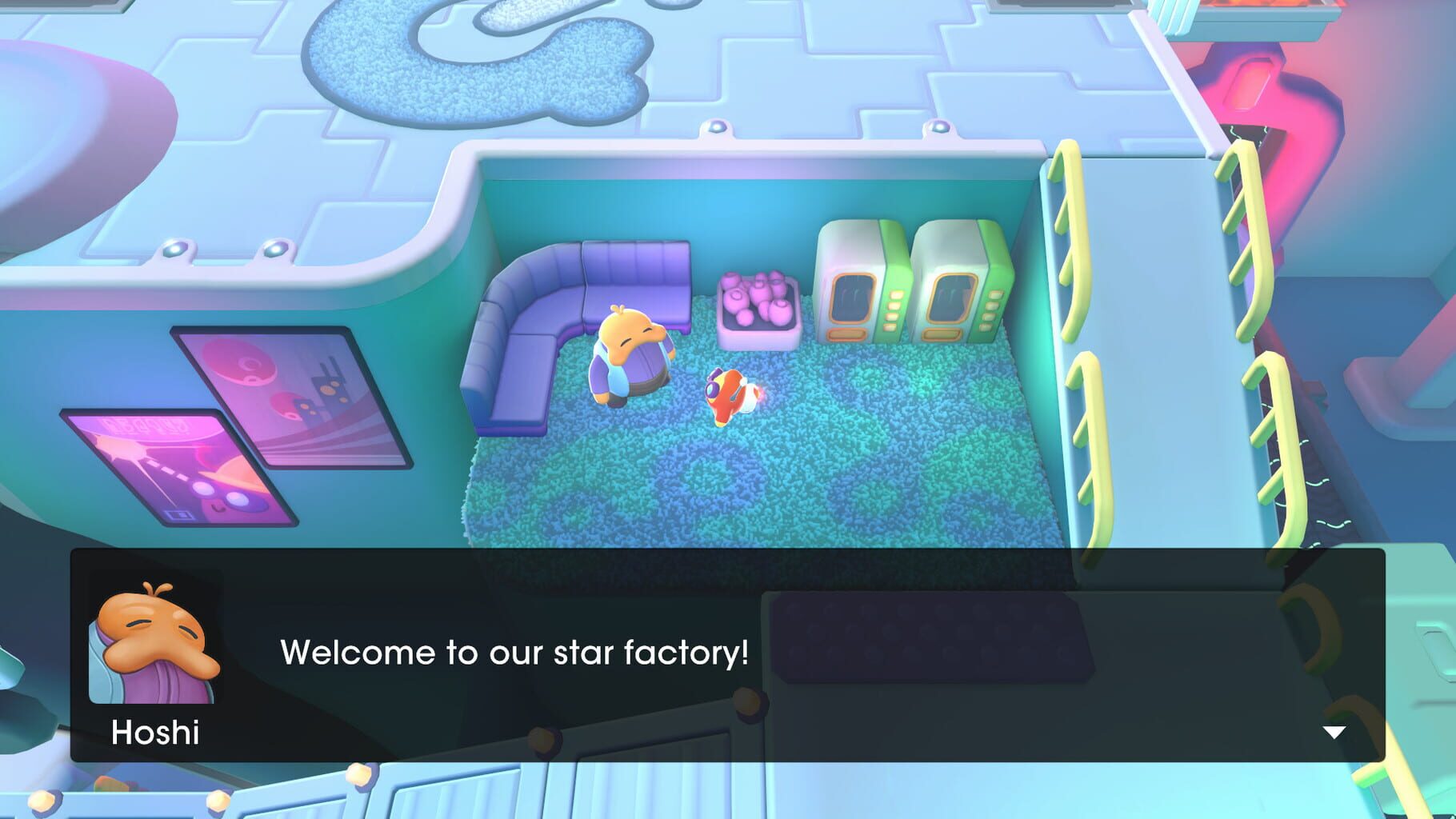Expand the dialogue continuation indicator

1333,729
